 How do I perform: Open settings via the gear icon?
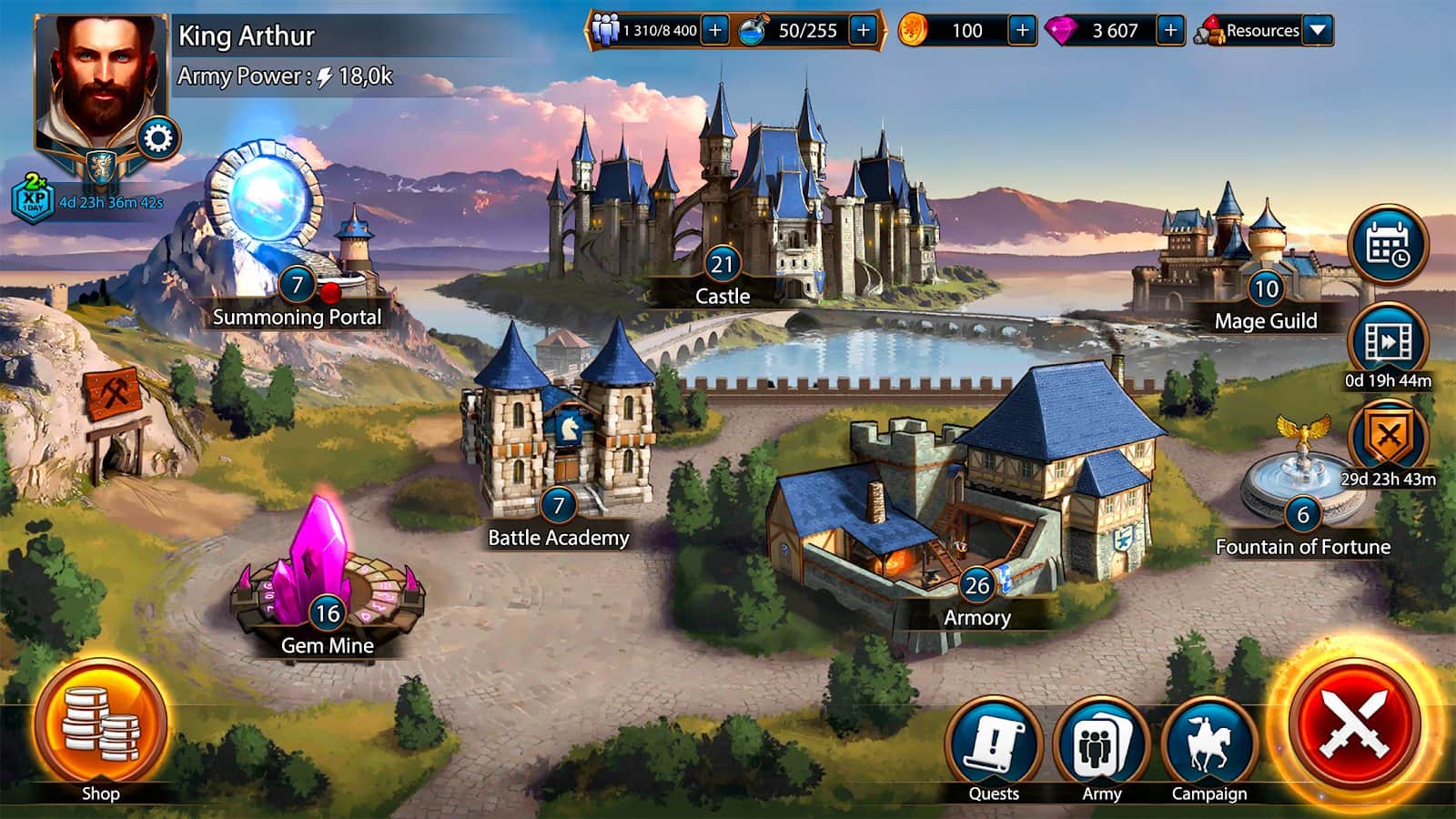point(158,139)
